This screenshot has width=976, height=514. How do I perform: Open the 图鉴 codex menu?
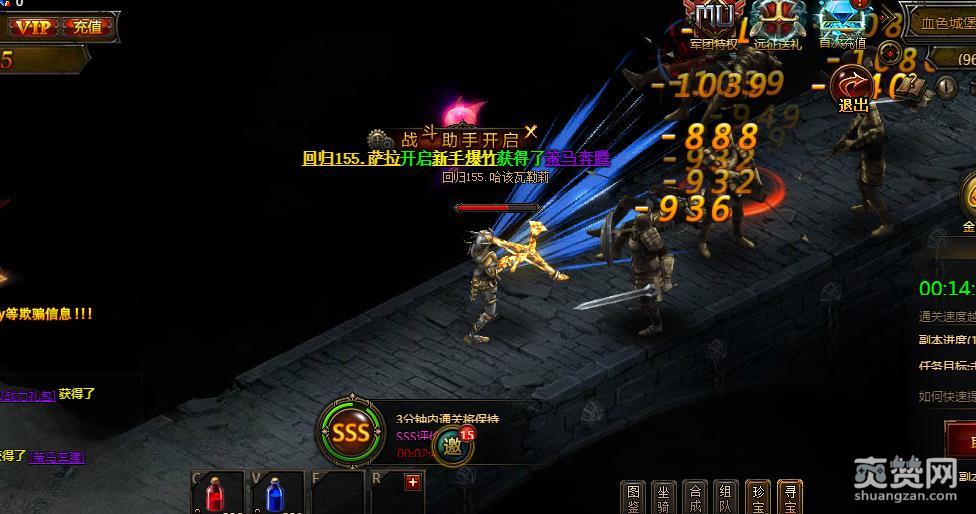[x=633, y=497]
